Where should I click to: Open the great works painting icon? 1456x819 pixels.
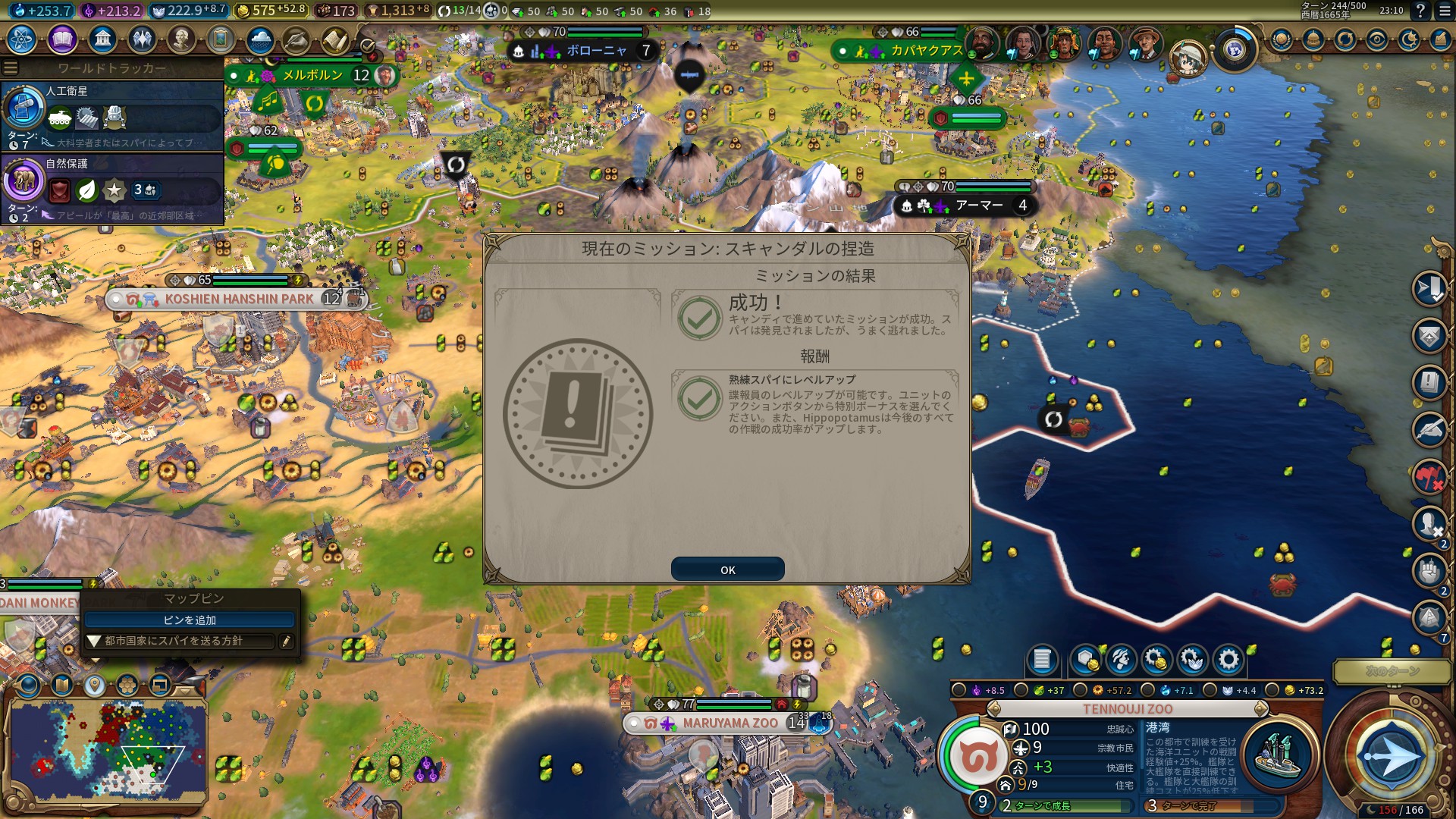pyautogui.click(x=221, y=39)
